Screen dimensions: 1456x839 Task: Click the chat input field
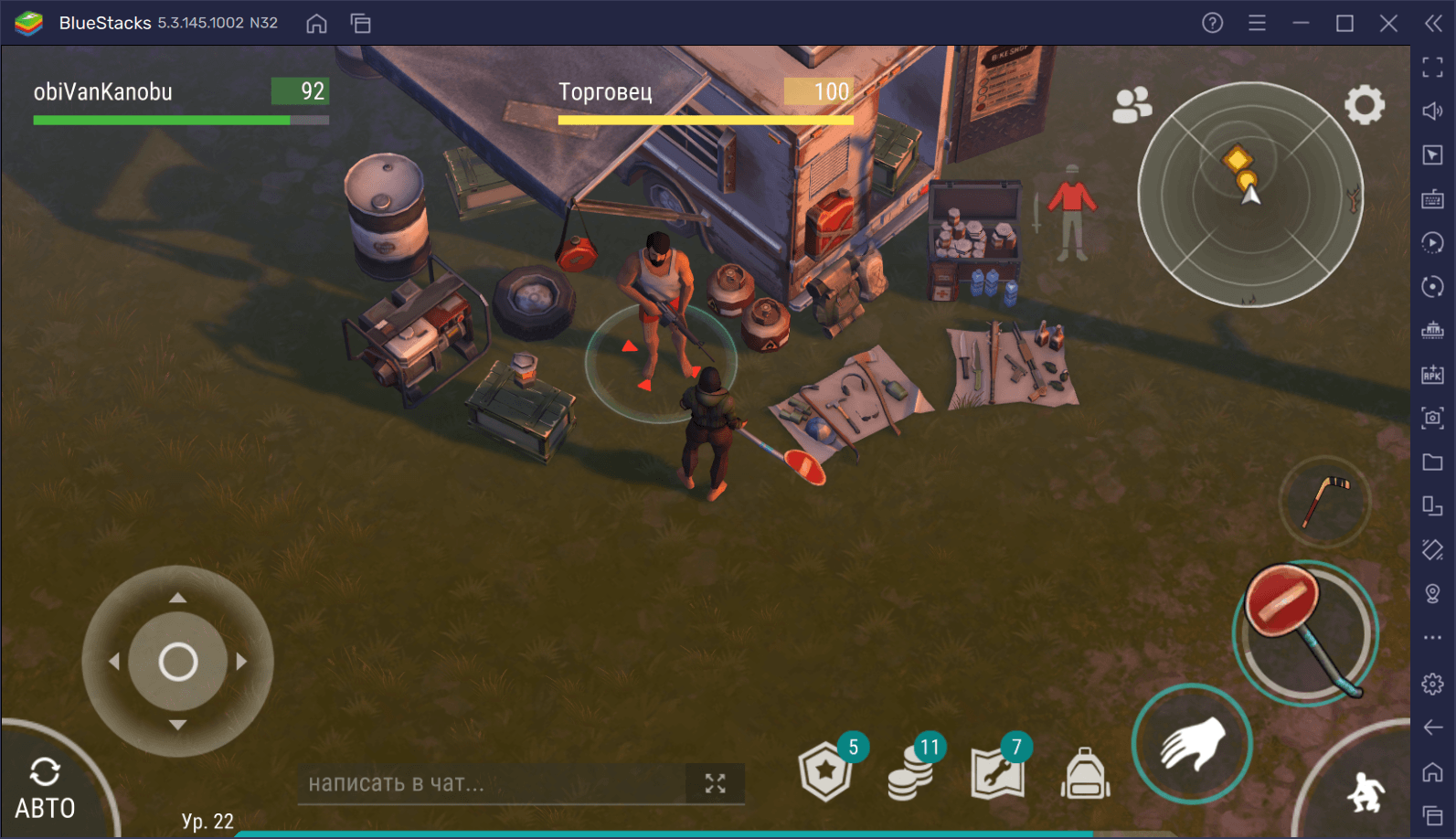tap(492, 783)
